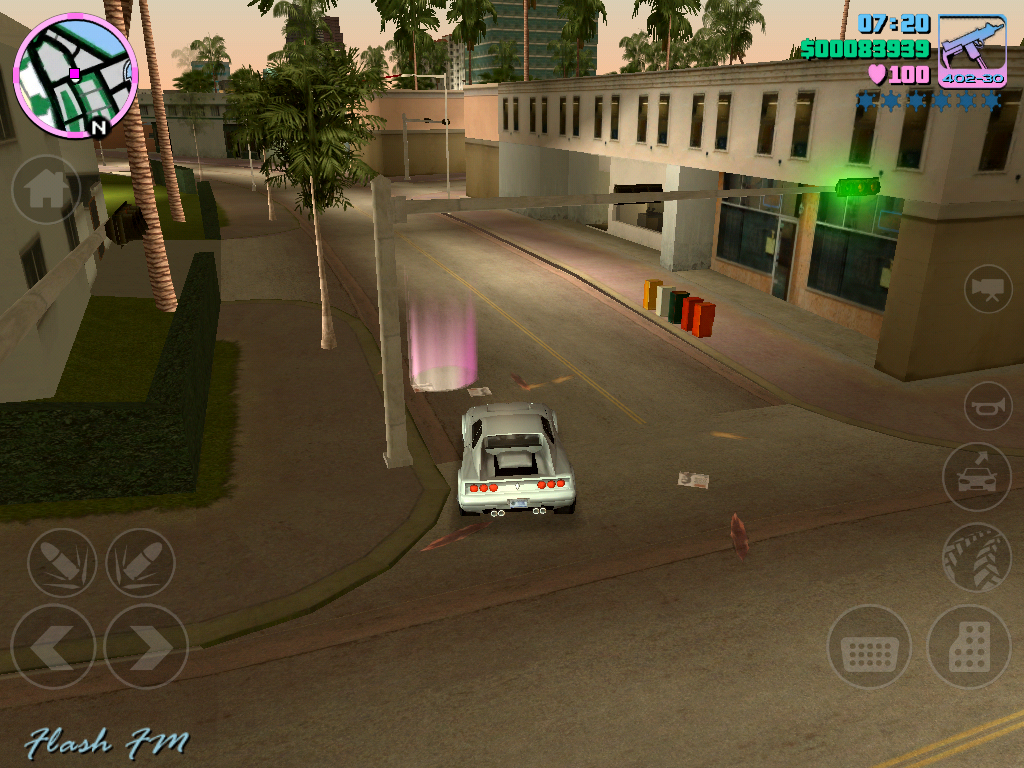Tap the house icon button
This screenshot has width=1024, height=768.
coord(46,189)
